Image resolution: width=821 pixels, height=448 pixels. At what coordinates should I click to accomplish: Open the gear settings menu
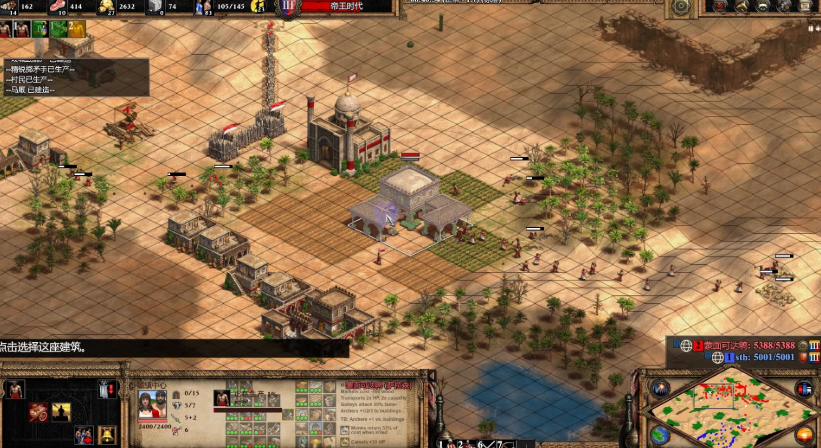(681, 7)
